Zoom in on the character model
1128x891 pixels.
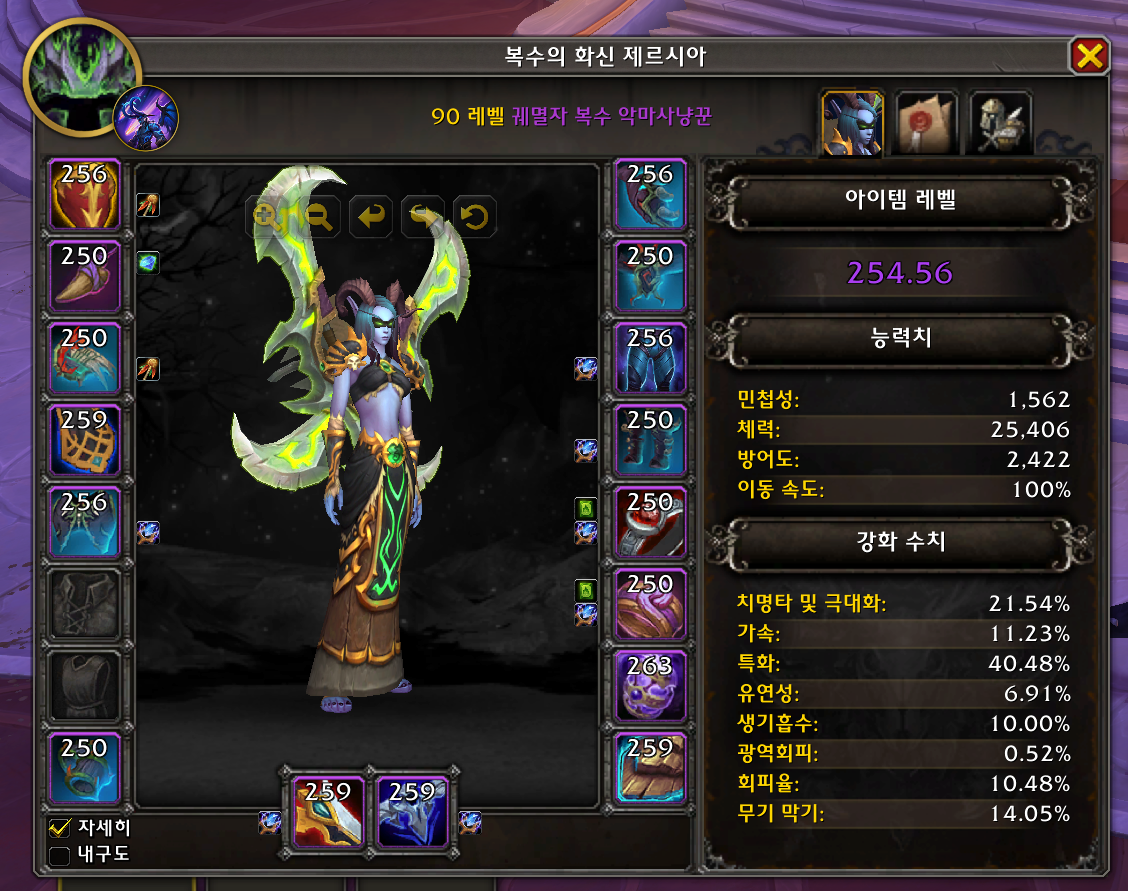point(267,215)
